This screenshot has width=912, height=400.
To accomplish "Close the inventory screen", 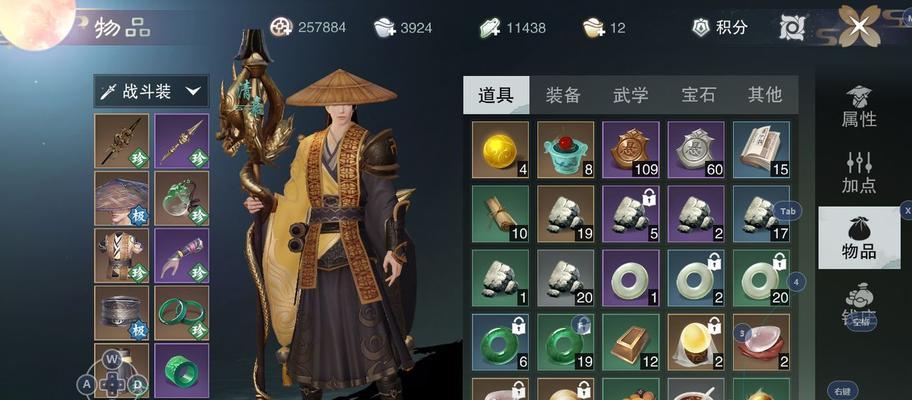I will 859,27.
